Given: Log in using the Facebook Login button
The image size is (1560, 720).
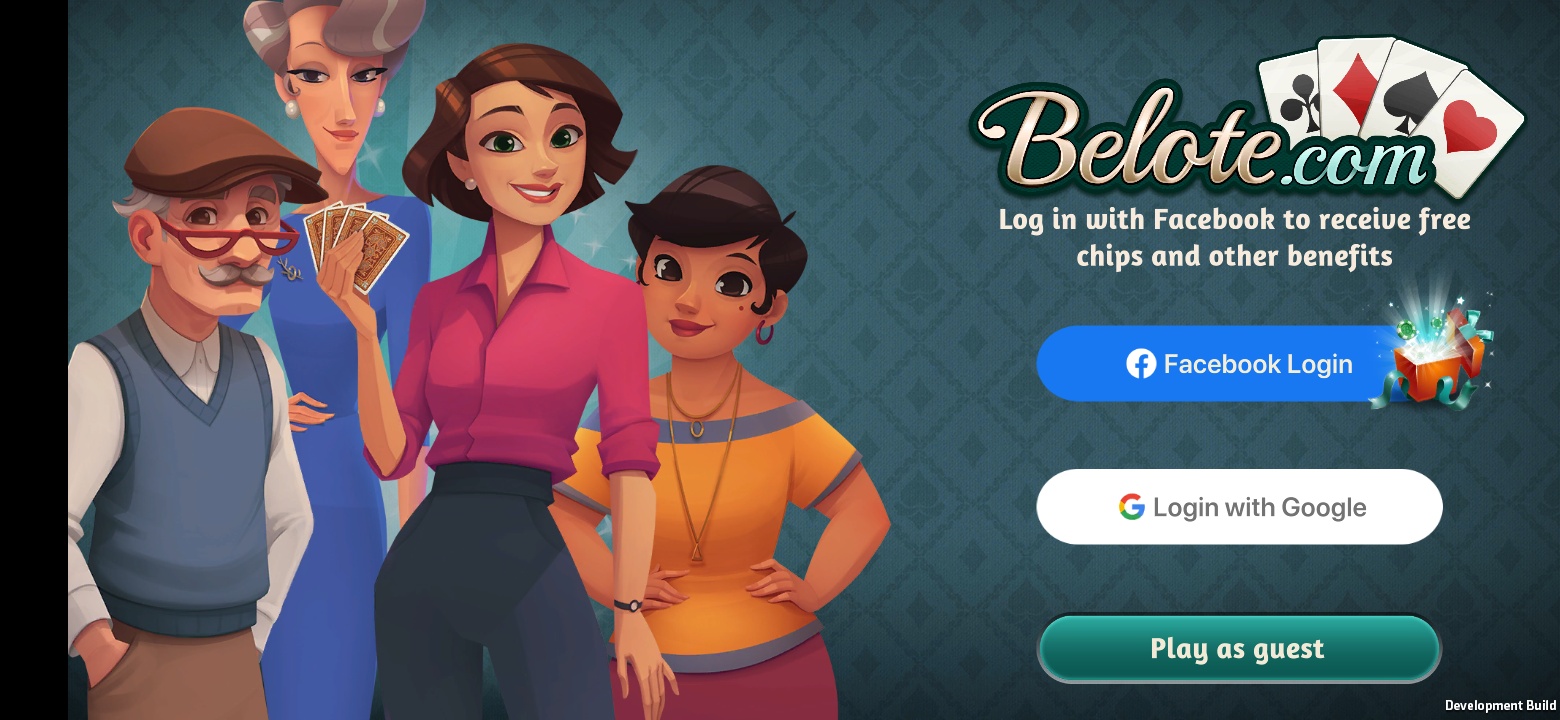Looking at the screenshot, I should pos(1238,364).
